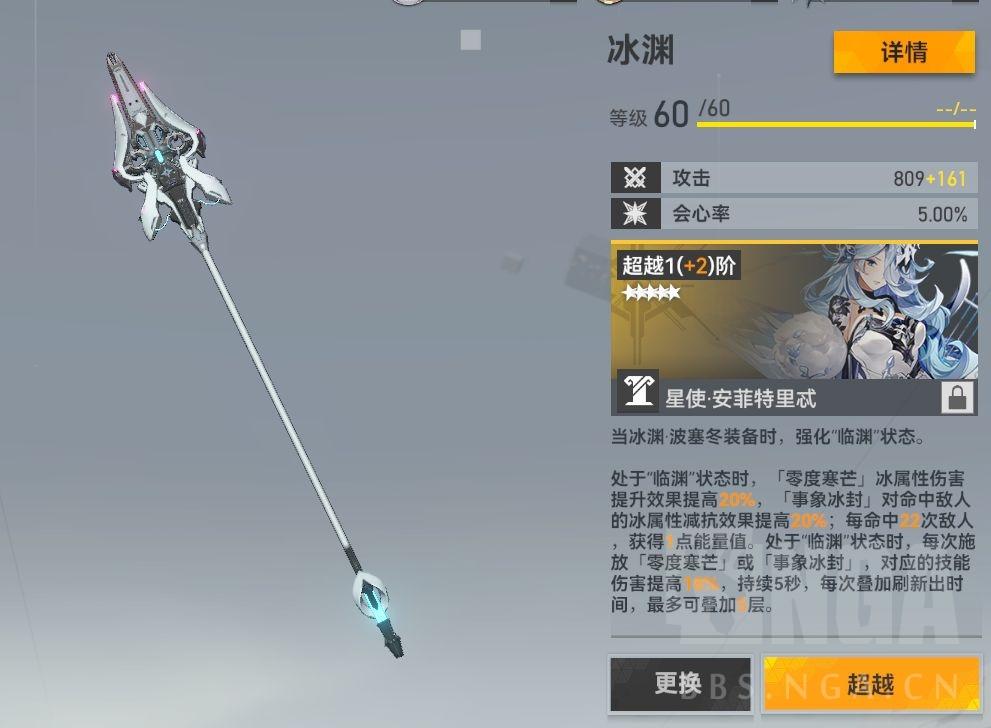991x728 pixels.
Task: Click the 更换 swap weapon button
Action: (680, 684)
